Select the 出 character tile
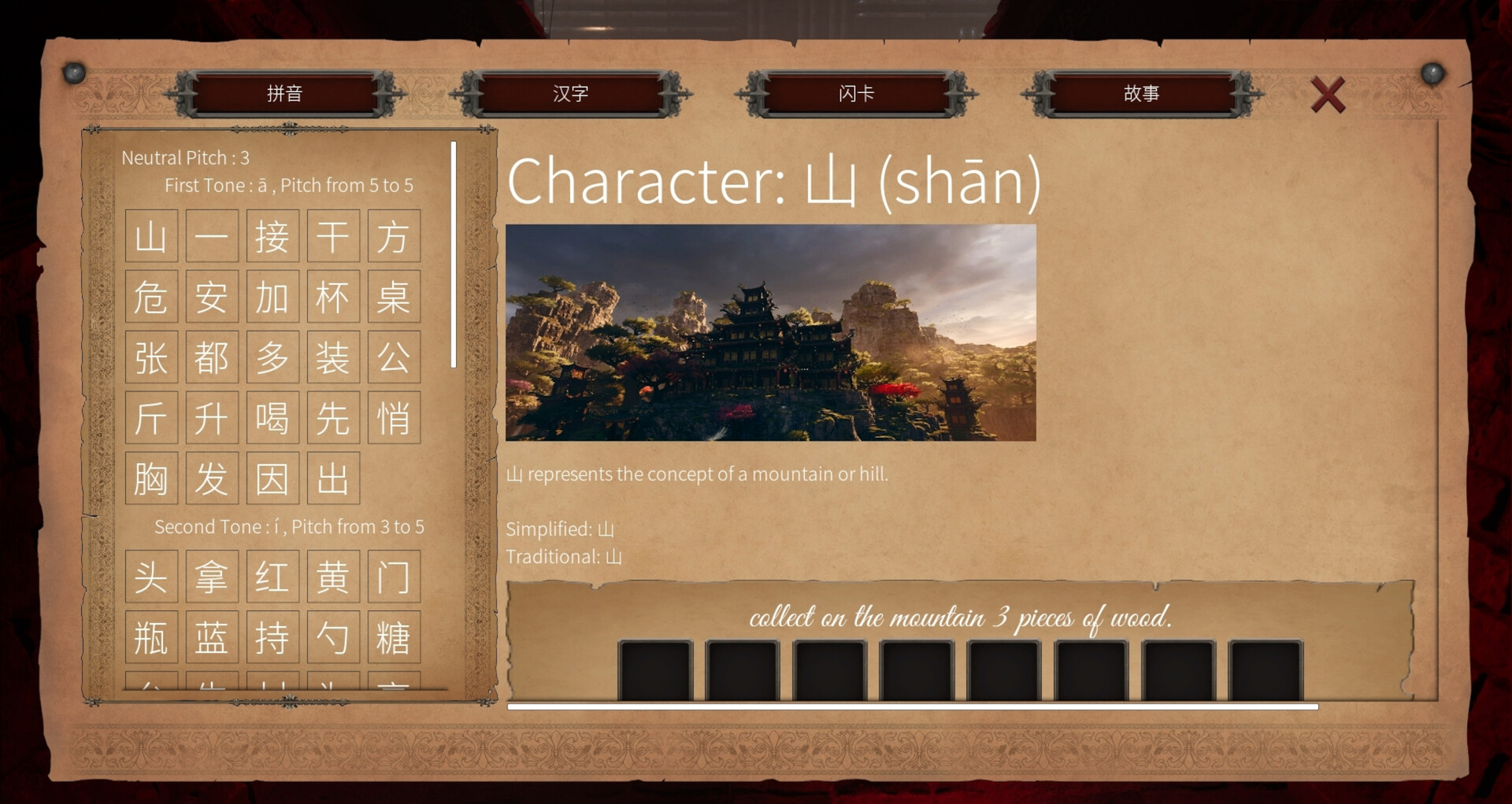This screenshot has height=804, width=1512. tap(332, 478)
